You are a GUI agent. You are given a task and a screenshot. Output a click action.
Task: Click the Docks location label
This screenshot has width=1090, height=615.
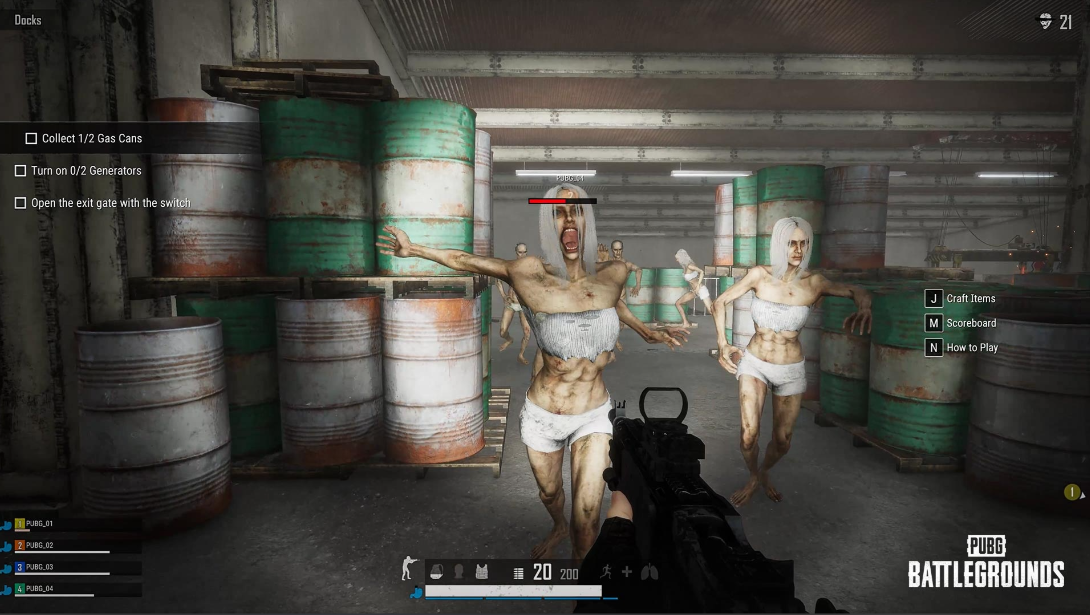click(28, 20)
